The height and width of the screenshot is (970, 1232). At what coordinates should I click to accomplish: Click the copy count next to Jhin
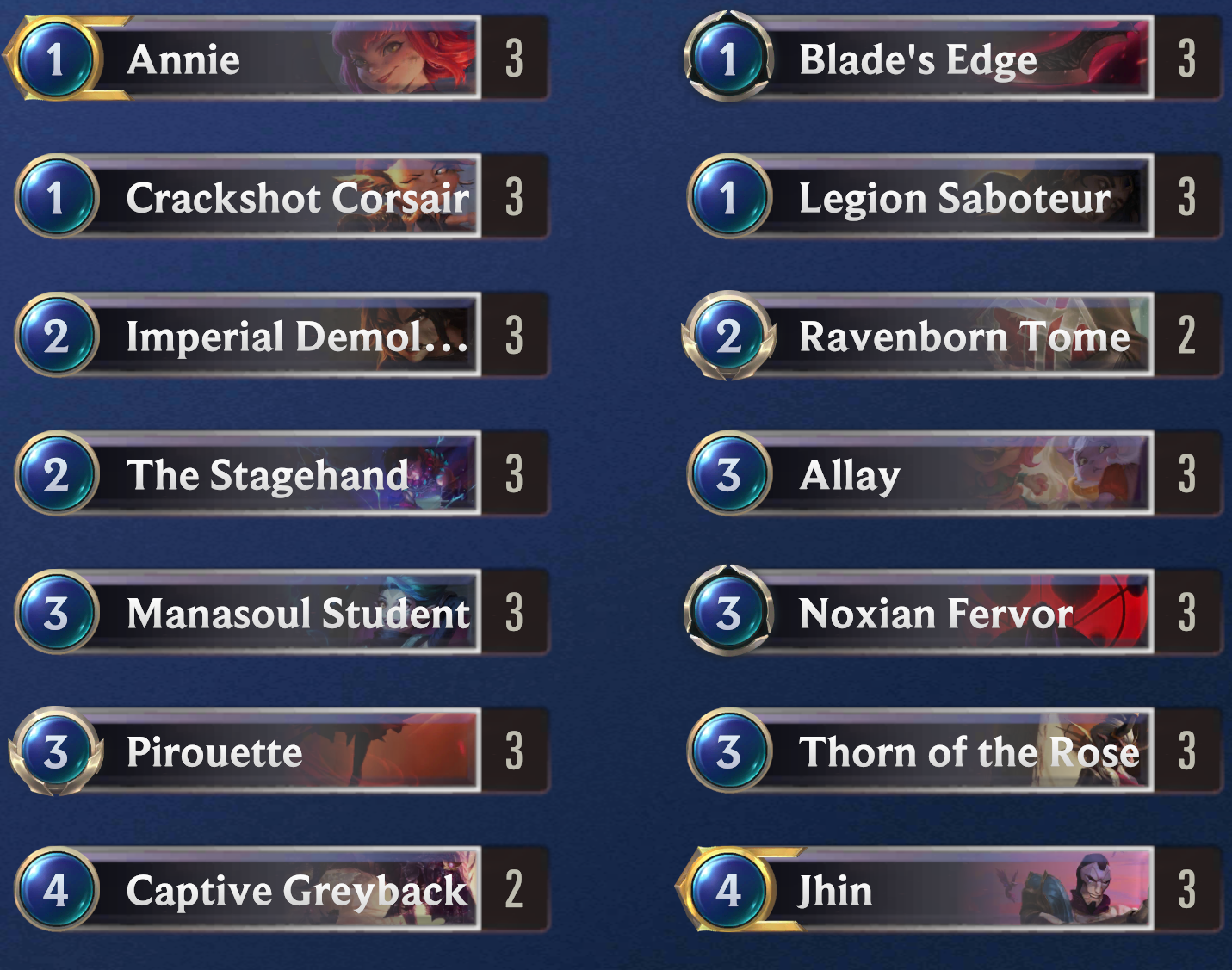pos(1187,891)
